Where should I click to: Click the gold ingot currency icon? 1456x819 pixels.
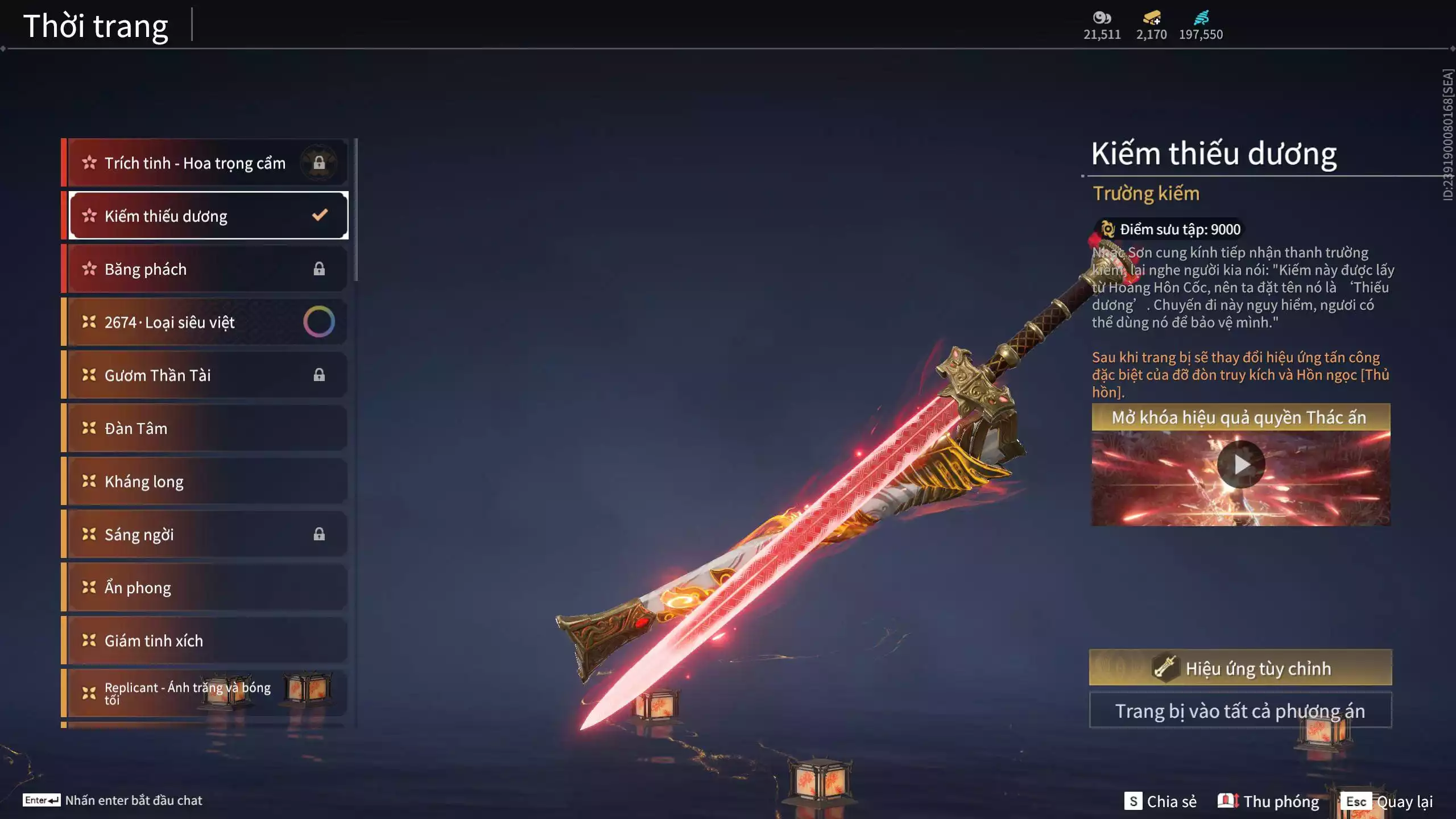(x=1152, y=18)
